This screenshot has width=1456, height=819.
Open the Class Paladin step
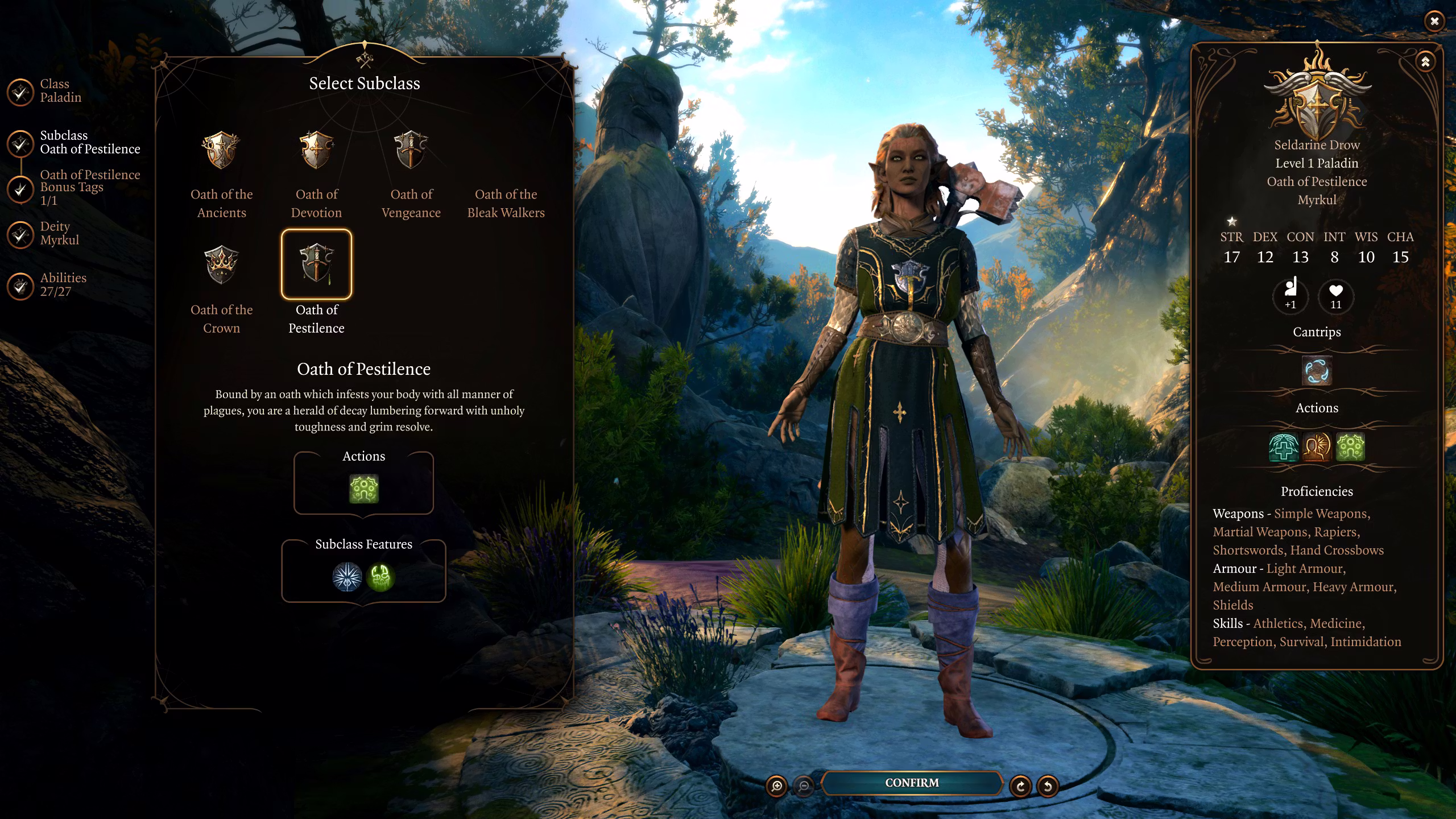20,92
